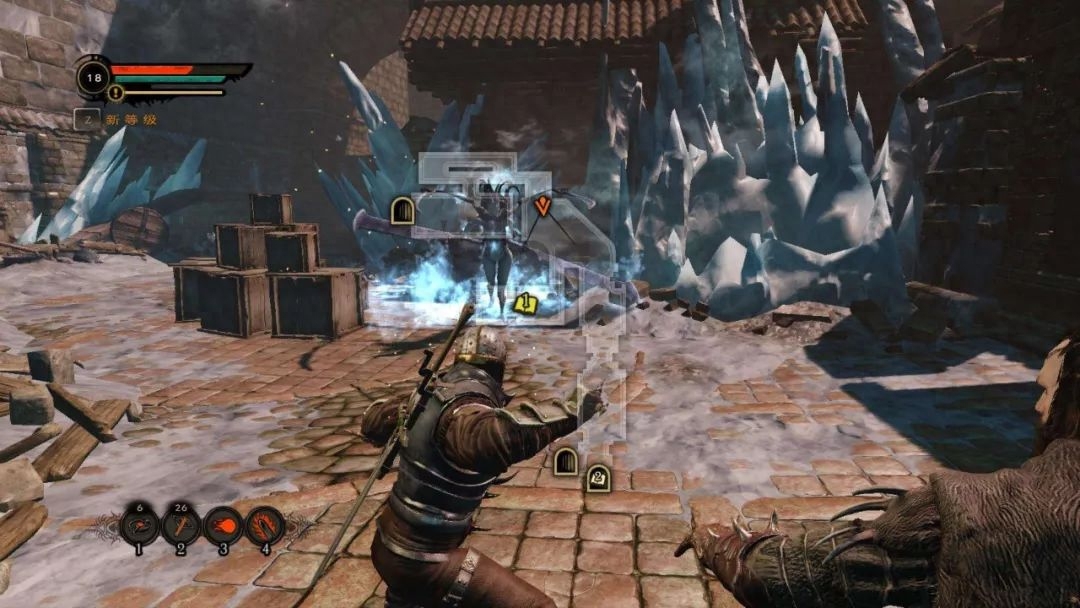1080x608 pixels.
Task: Activate the flaming sword skill in slot 4
Action: click(x=265, y=526)
